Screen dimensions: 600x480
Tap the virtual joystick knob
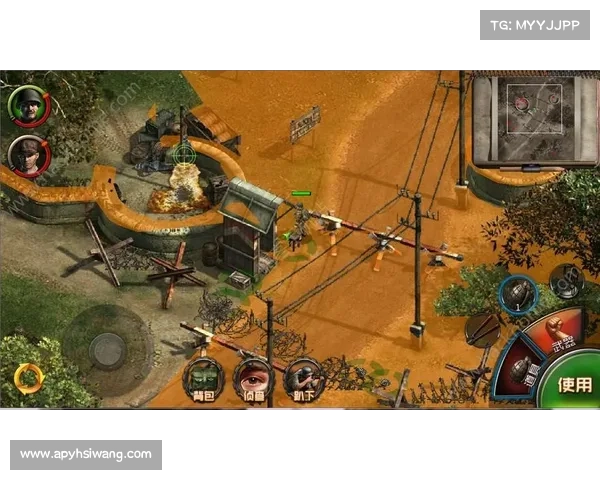point(107,349)
